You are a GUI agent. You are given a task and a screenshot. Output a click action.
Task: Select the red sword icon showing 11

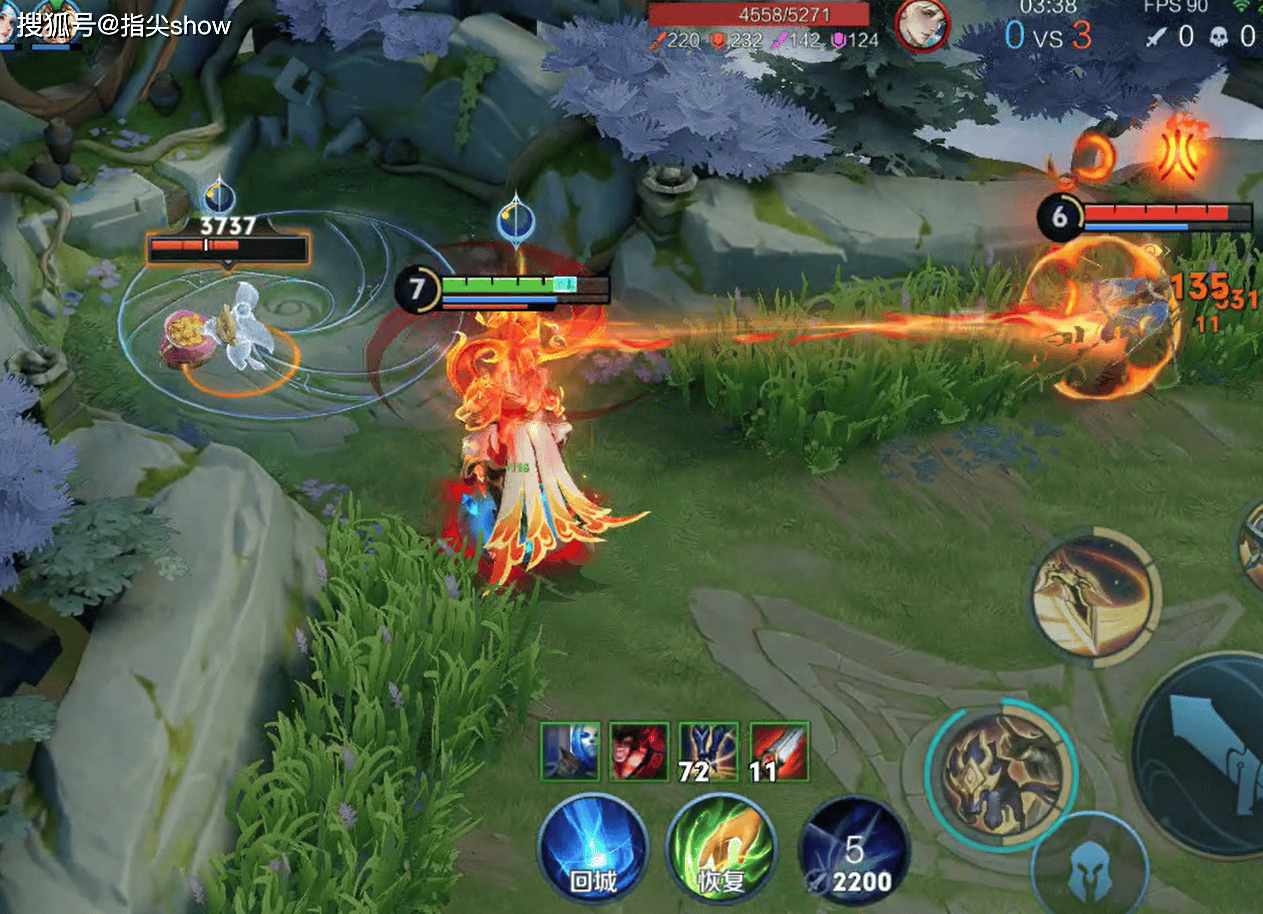tap(778, 751)
